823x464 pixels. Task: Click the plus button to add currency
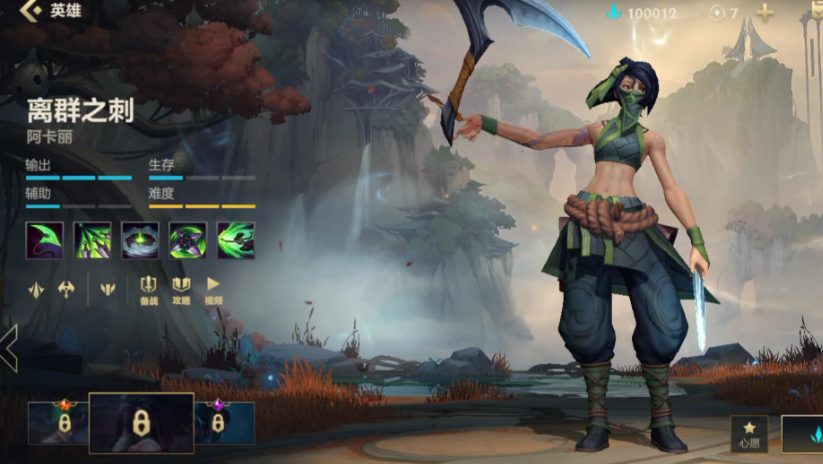point(765,13)
